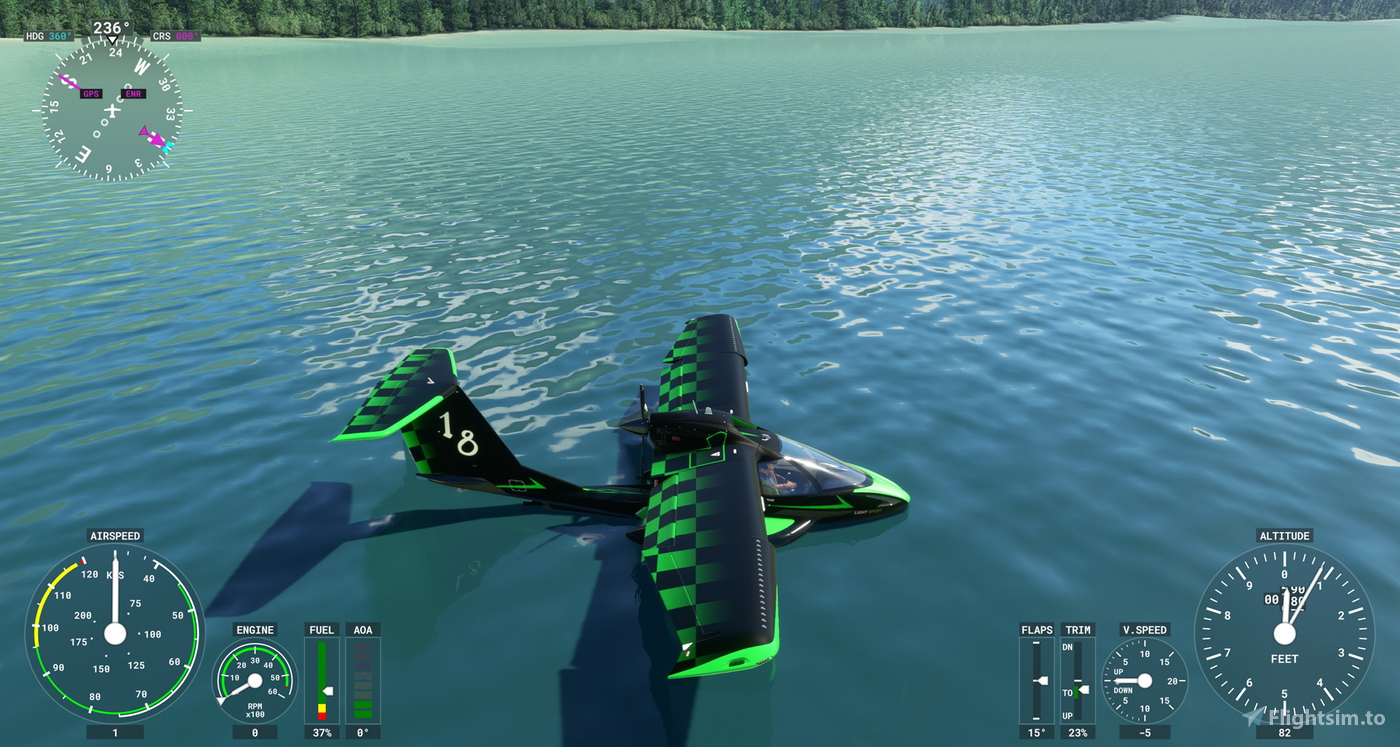
Task: Expand the FLAPS panel header
Action: pos(1036,630)
